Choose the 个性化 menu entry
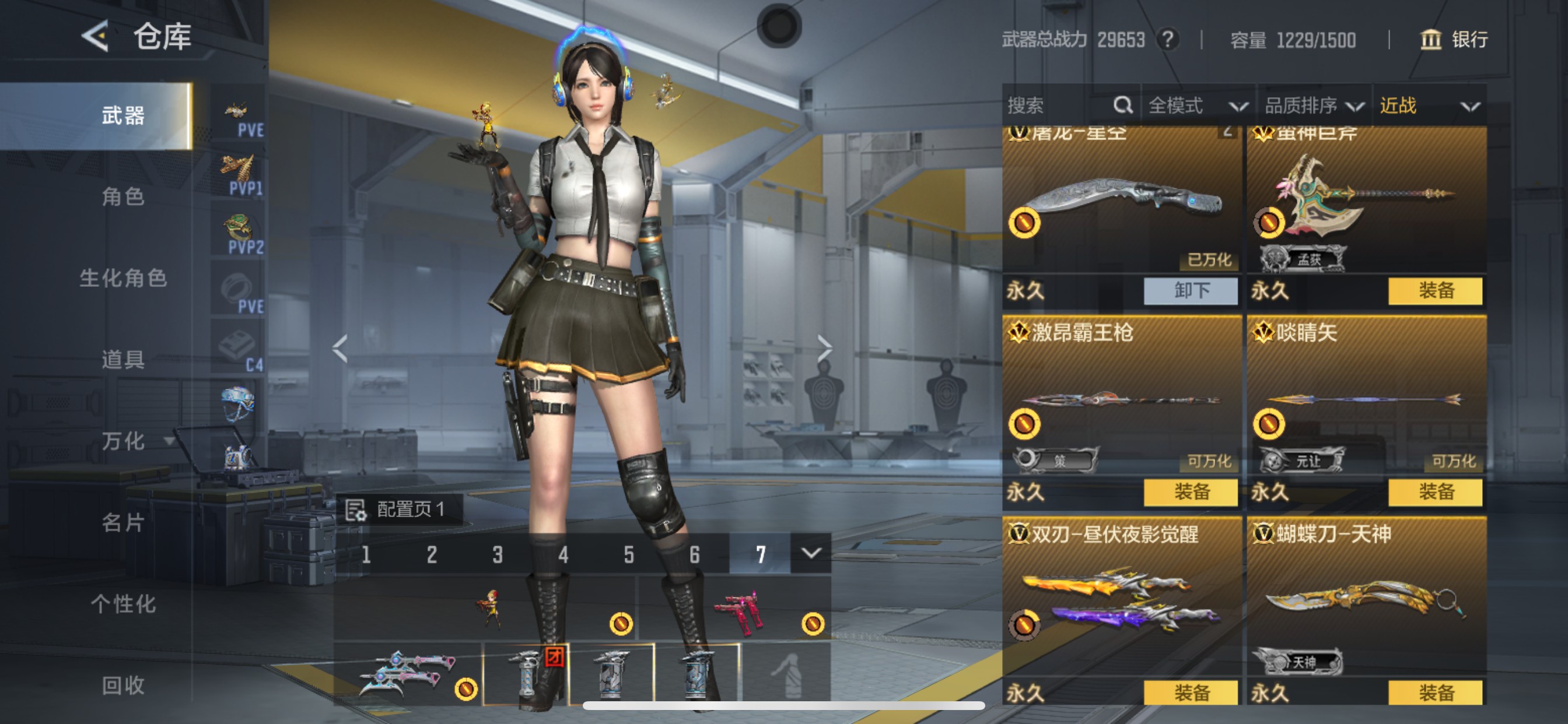 123,603
